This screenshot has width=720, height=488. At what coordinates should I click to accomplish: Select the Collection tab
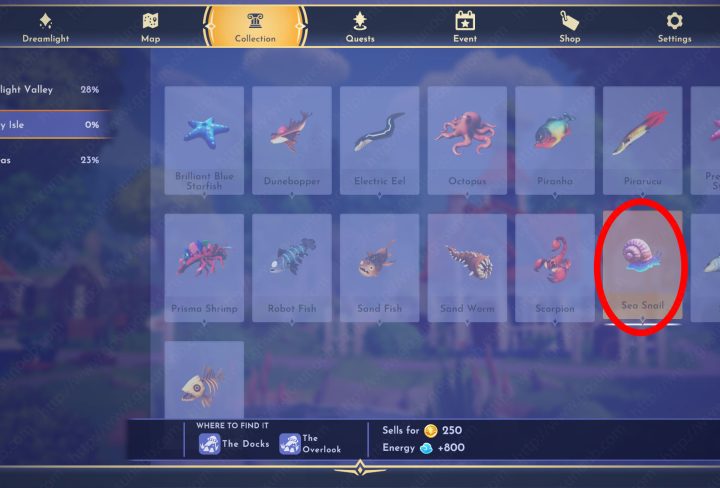point(255,26)
